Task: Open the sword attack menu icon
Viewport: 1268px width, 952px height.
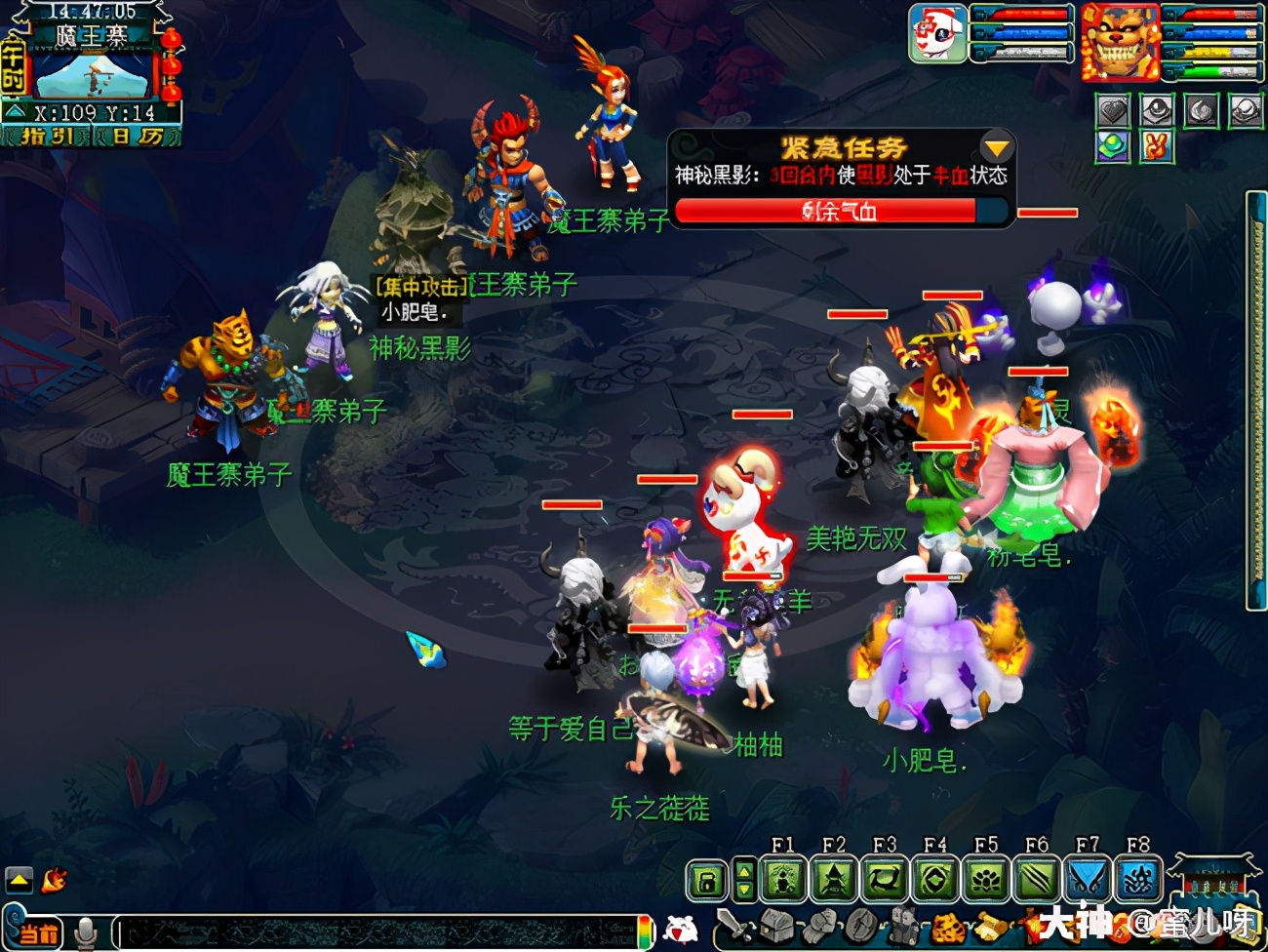Action: click(733, 925)
